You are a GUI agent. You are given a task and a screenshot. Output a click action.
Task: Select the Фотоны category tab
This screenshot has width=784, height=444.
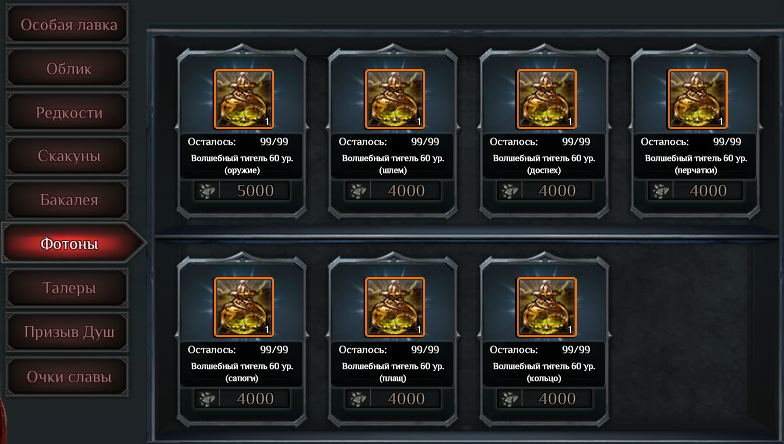coord(68,244)
